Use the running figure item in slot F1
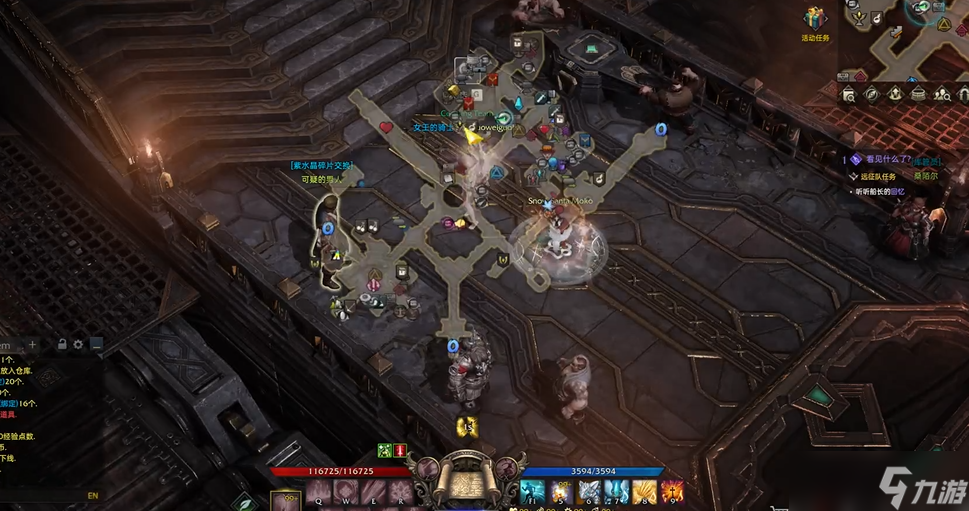969x511 pixels. click(530, 492)
